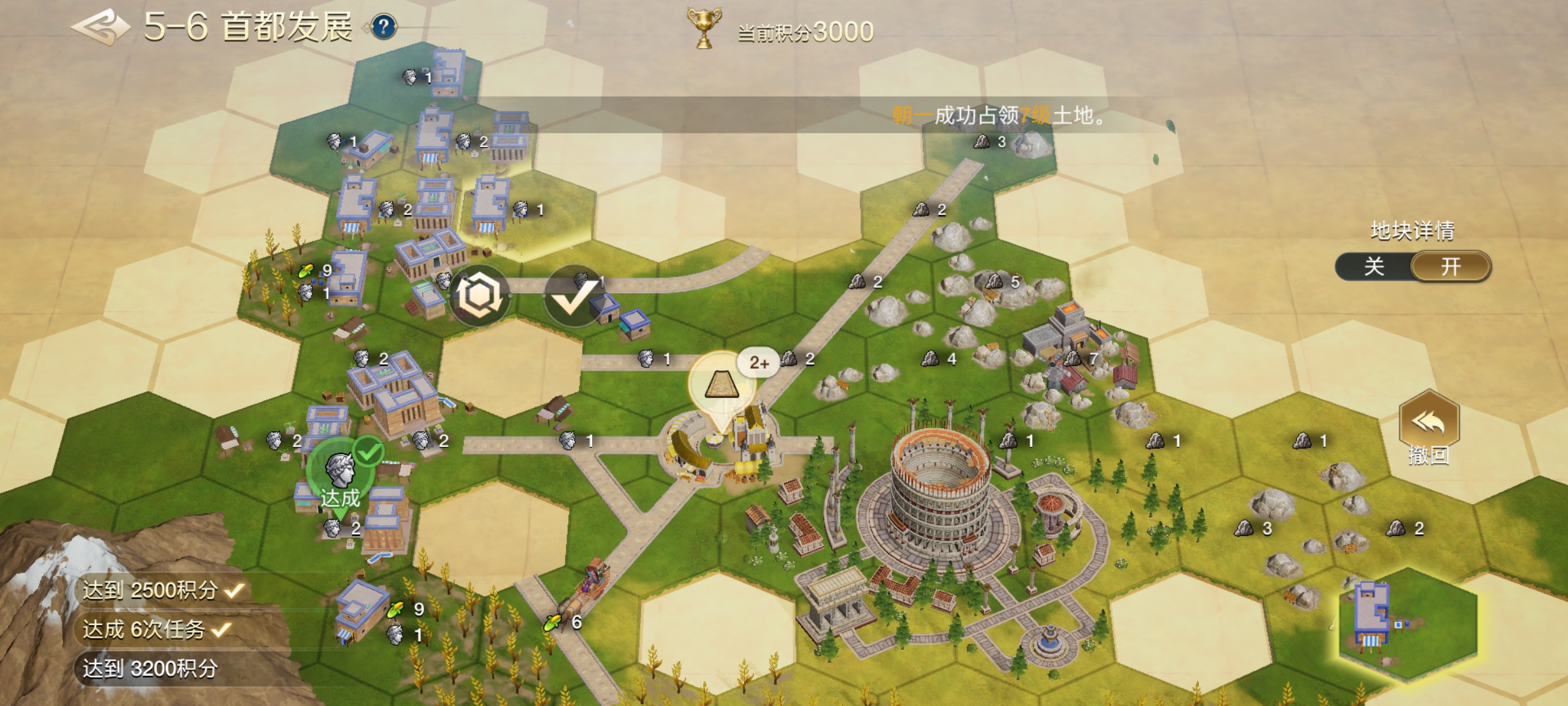Open the 达到 3200积分 objective
Viewport: 1568px width, 706px height.
tap(150, 669)
